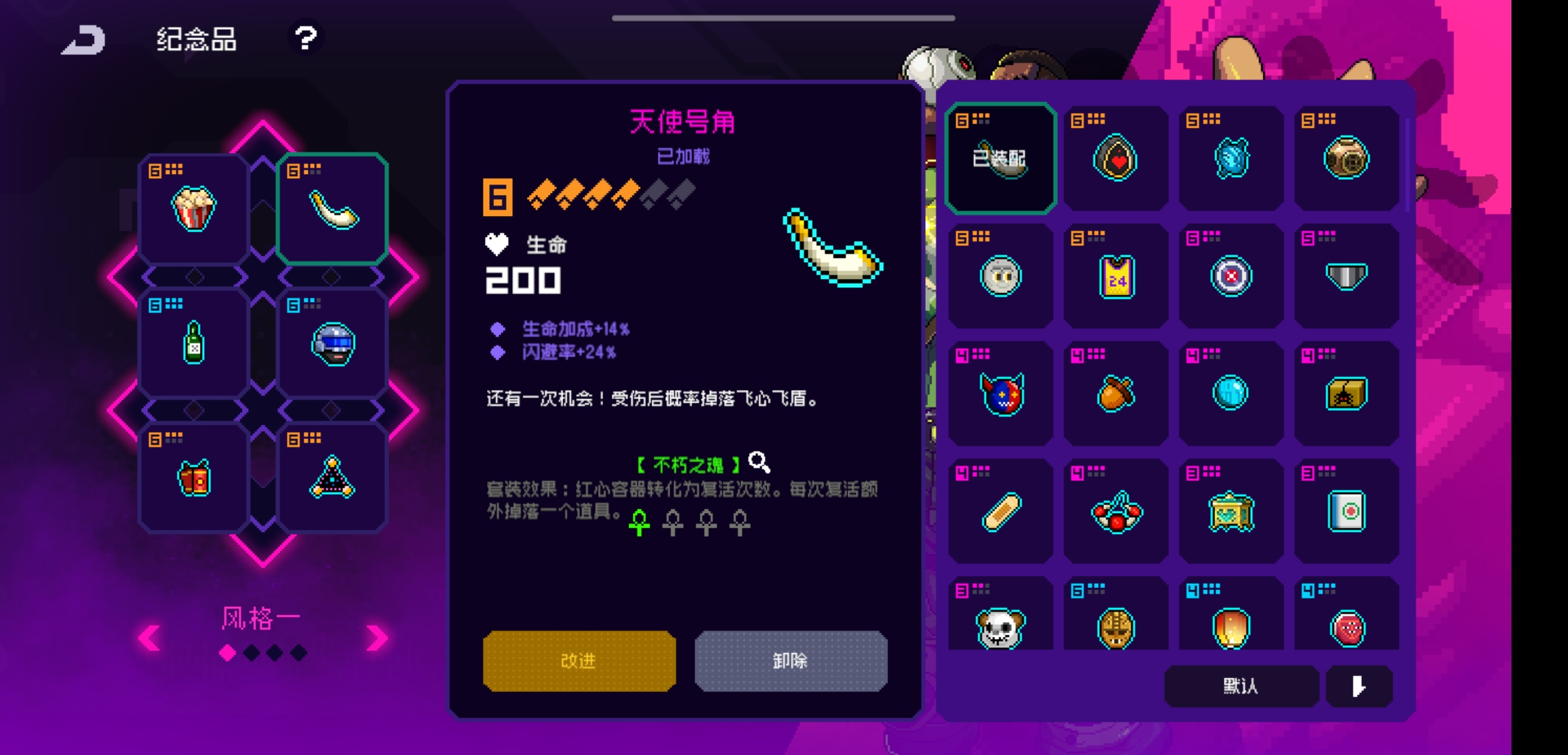Image resolution: width=1568 pixels, height=755 pixels.
Task: Click the 默认 default button
Action: tap(1241, 687)
